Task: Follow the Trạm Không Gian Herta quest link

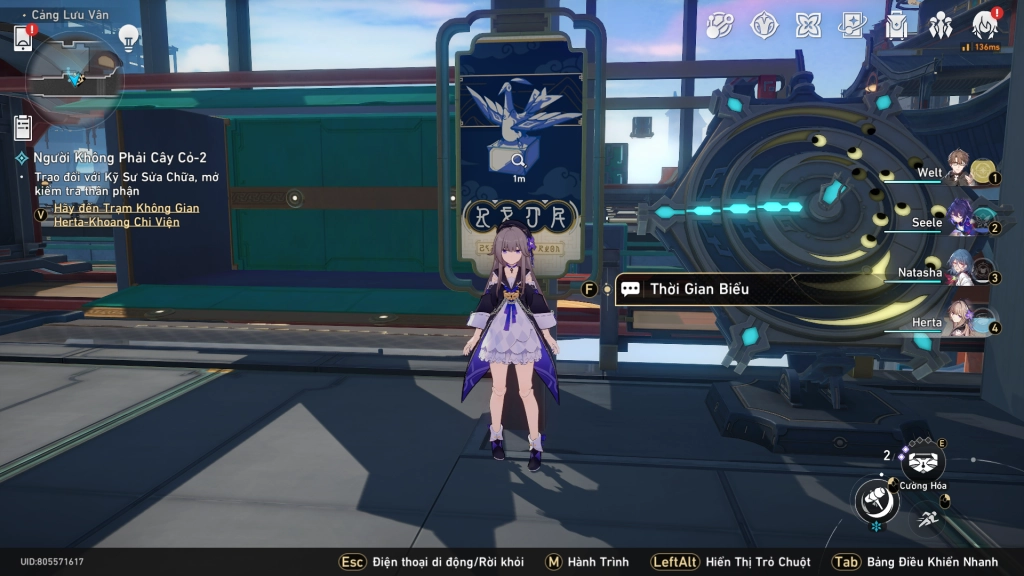Action: (118, 214)
